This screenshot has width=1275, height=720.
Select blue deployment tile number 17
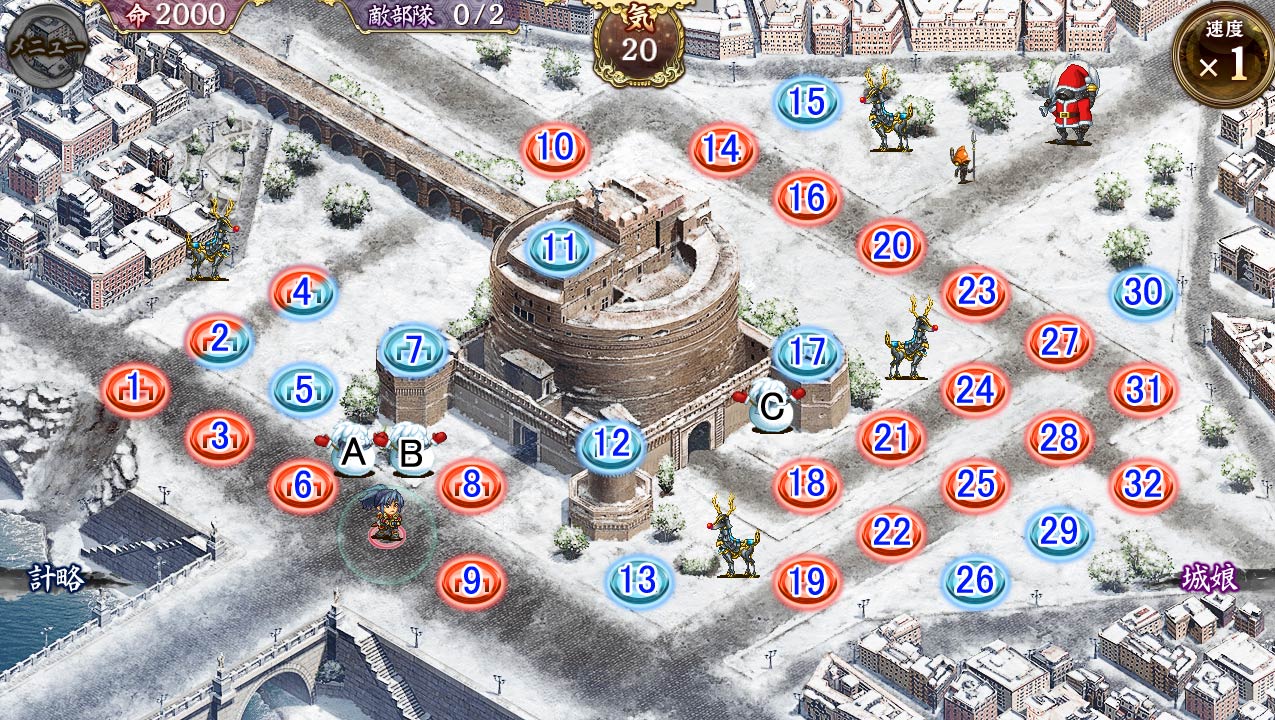pos(806,352)
